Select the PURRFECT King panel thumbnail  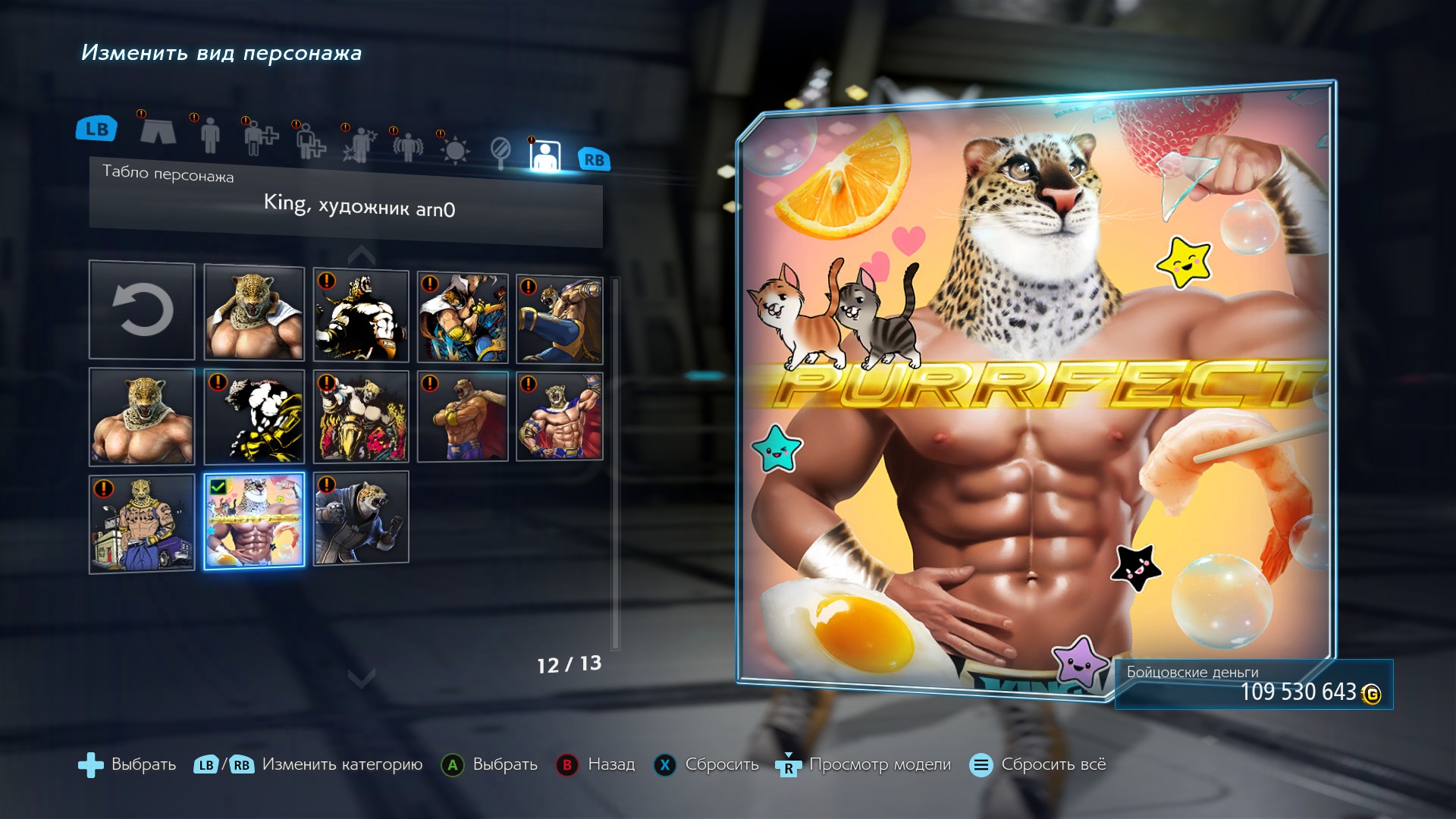coord(254,520)
